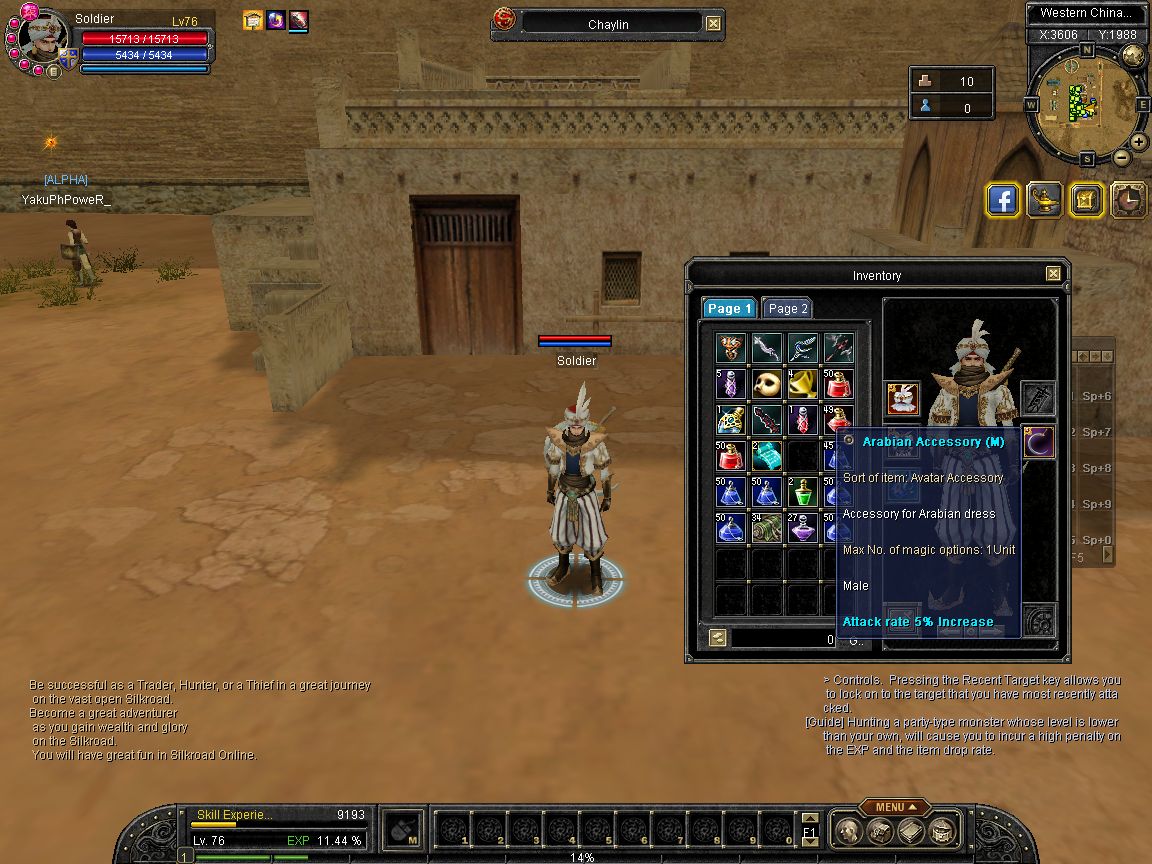The width and height of the screenshot is (1152, 864).
Task: Click the golden magic lamp icon
Action: [1045, 200]
